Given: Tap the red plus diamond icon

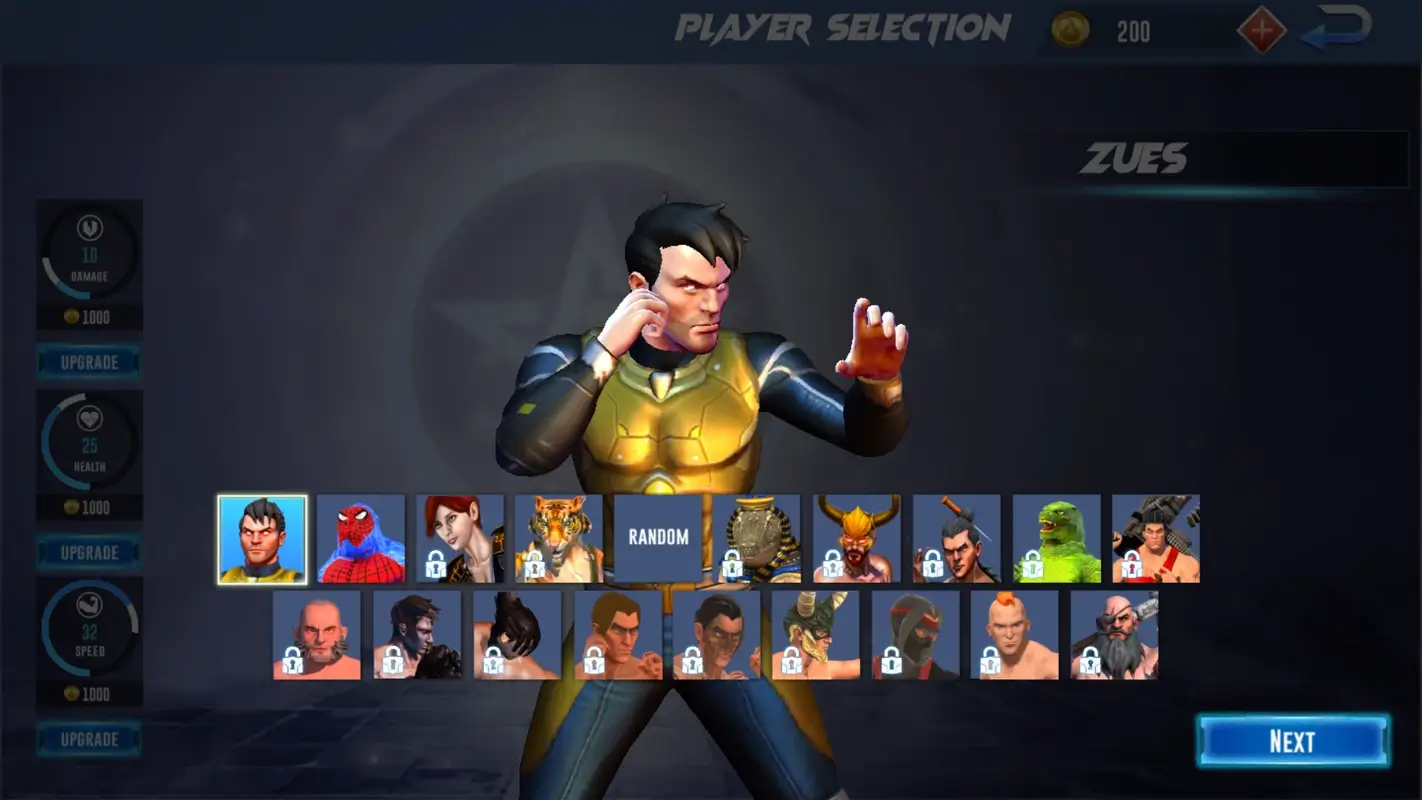Looking at the screenshot, I should tap(1262, 29).
